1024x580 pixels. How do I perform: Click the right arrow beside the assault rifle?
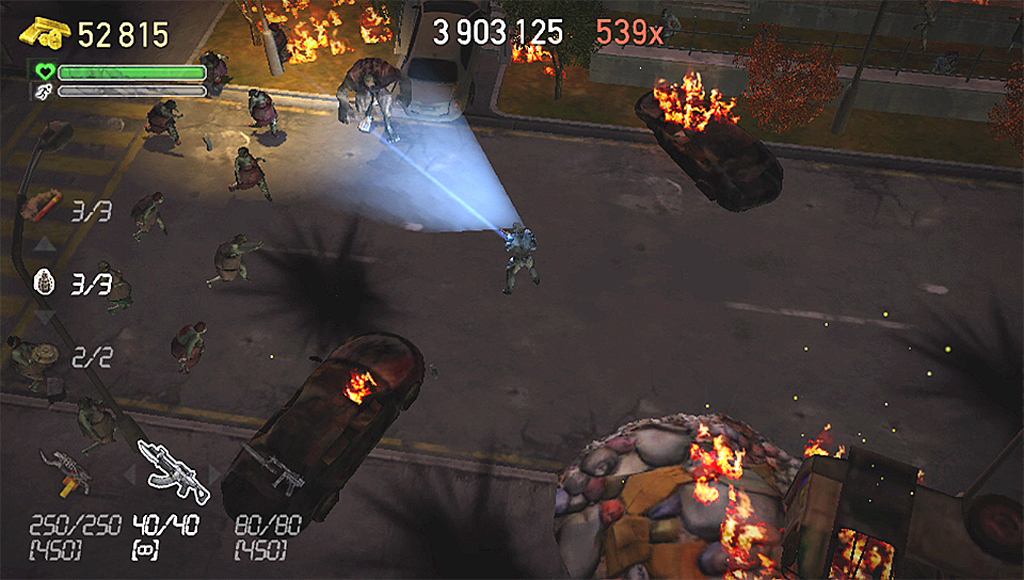214,474
